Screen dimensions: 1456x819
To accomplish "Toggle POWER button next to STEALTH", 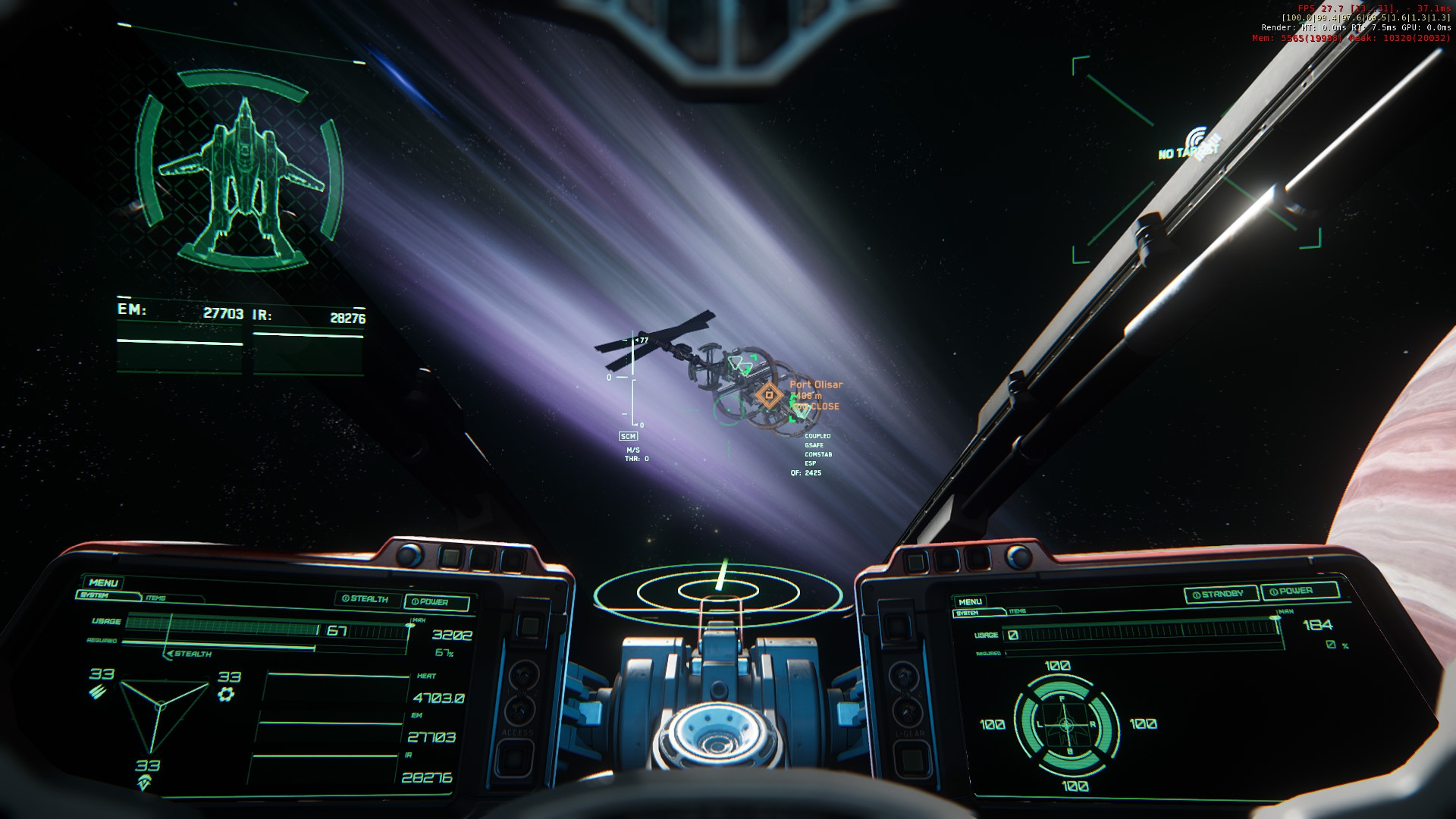I will tap(436, 602).
